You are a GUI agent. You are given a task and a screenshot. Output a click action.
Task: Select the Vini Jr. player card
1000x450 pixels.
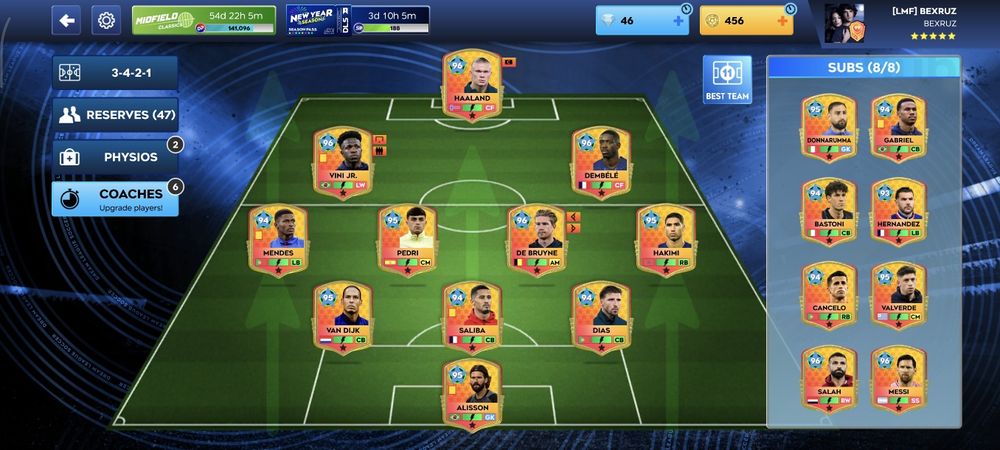tap(343, 162)
